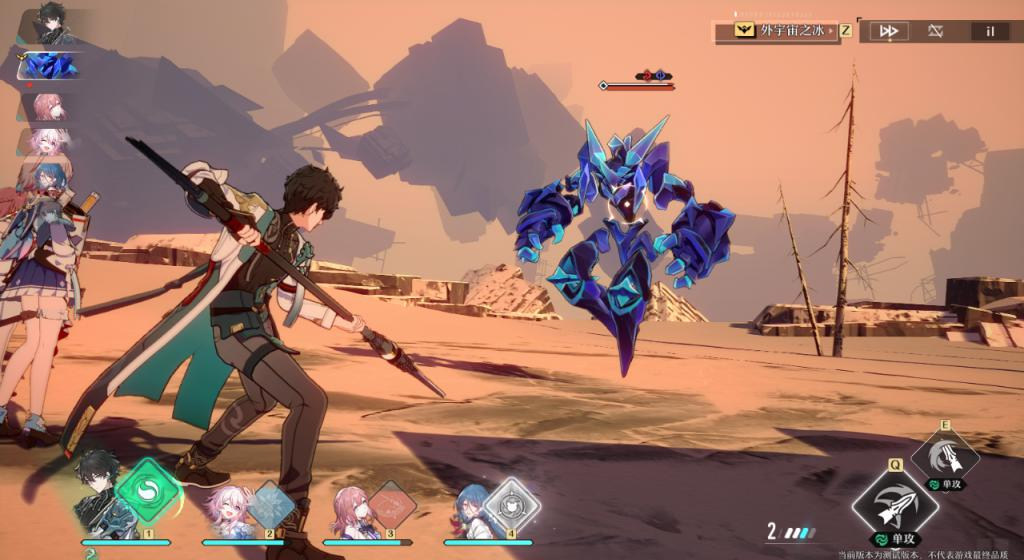Activate Asta's red ultimate diamond

point(391,503)
